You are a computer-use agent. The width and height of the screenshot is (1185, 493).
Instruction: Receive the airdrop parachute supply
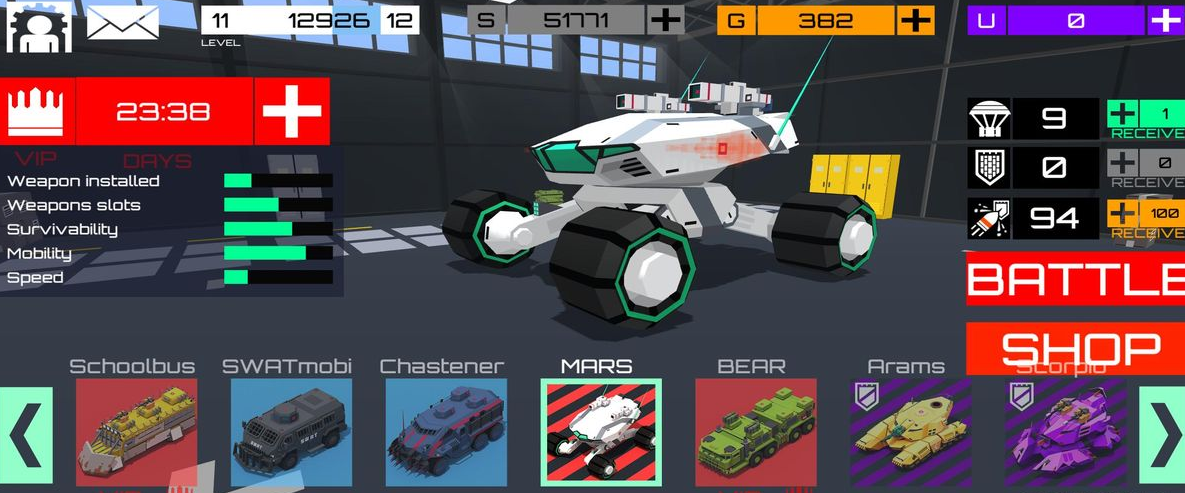[x=1145, y=120]
